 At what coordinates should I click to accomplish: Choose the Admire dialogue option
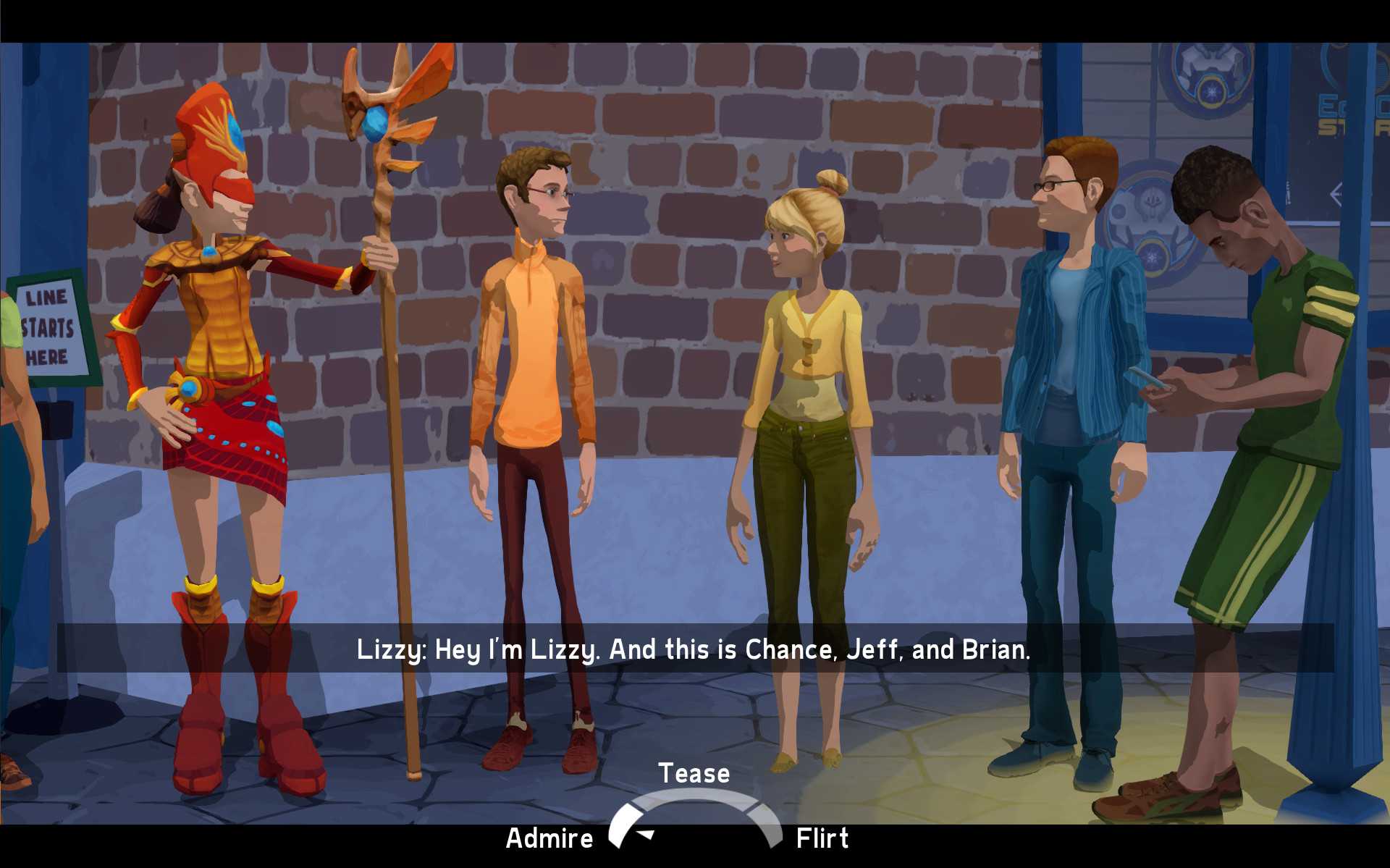pos(549,838)
